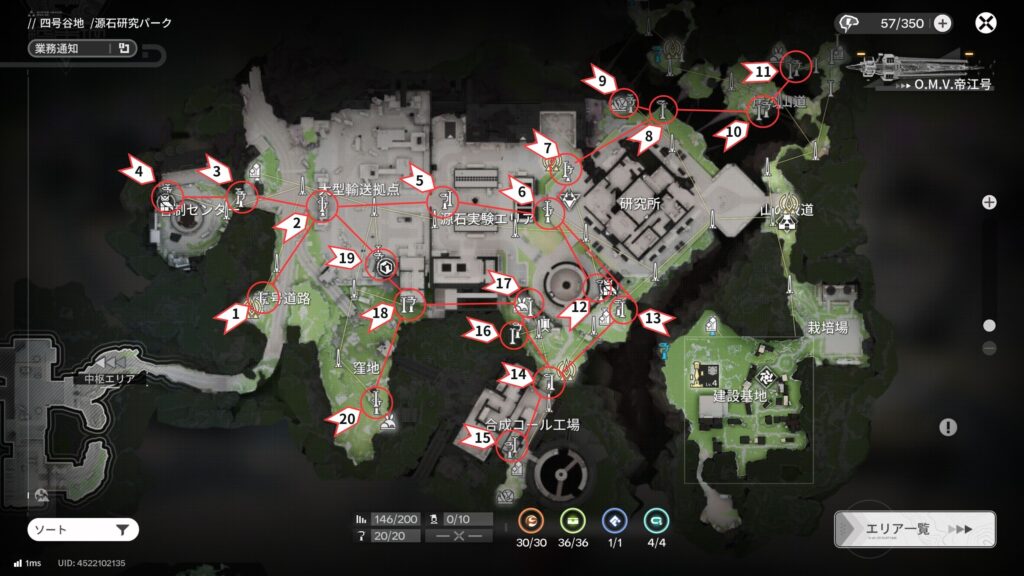Image resolution: width=1024 pixels, height=576 pixels.
Task: Zoom out the map with the minus button
Action: (989, 348)
